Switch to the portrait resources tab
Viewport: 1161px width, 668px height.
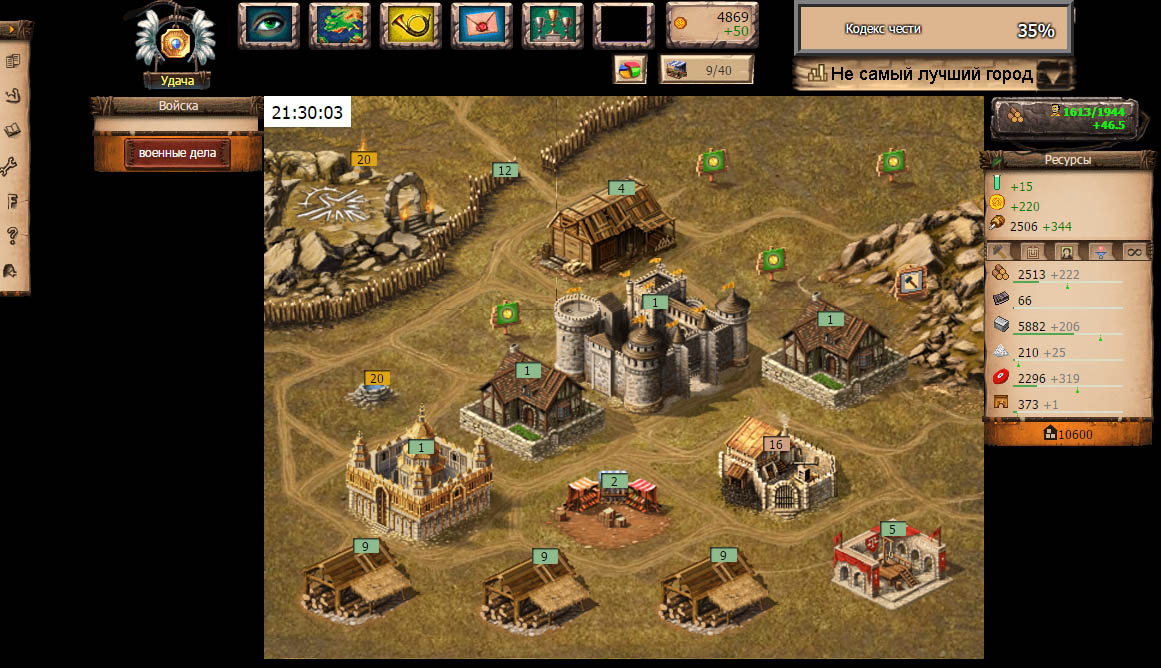(1068, 252)
